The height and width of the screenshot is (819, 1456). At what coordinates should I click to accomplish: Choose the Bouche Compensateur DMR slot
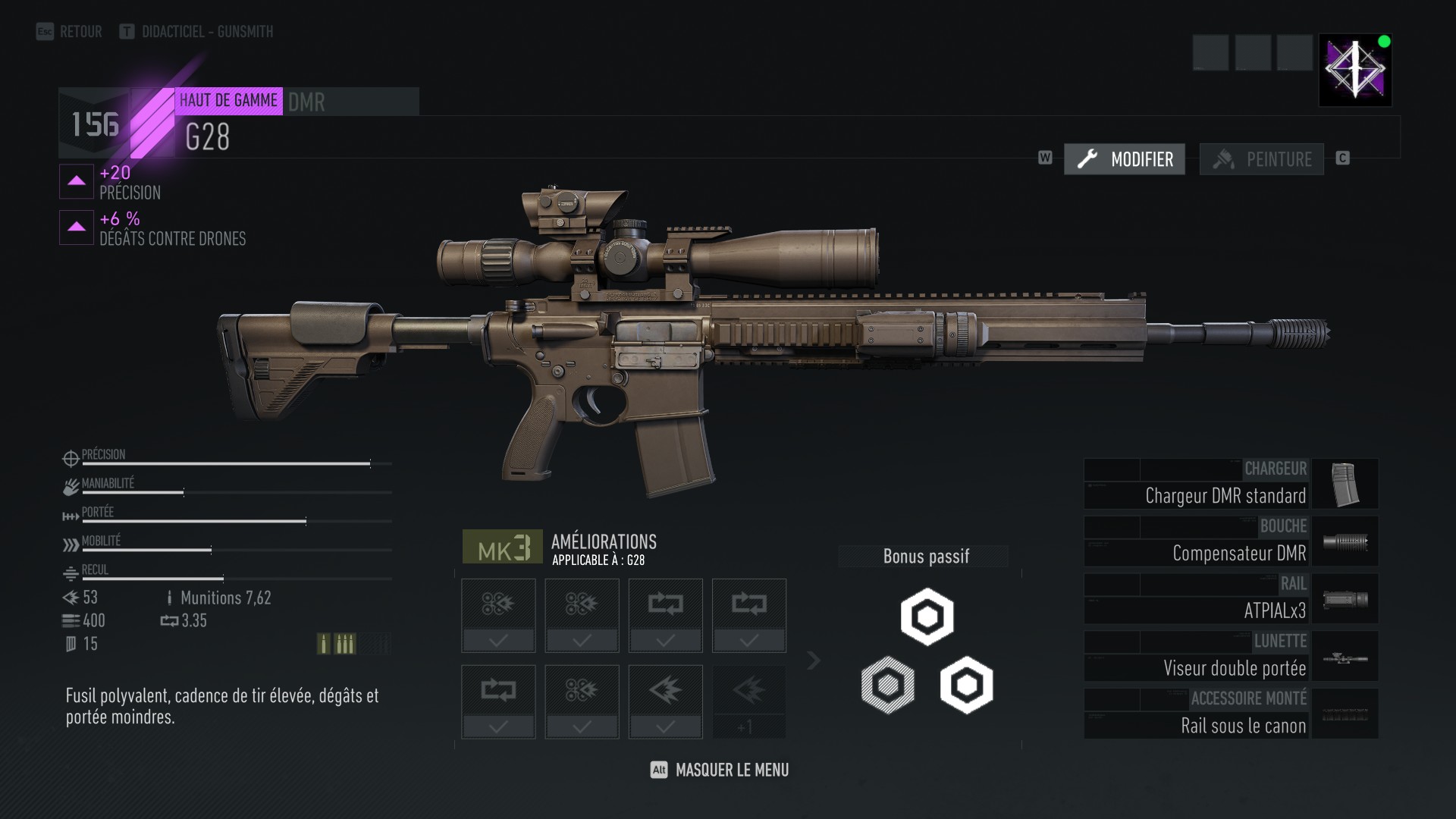[x=1230, y=541]
